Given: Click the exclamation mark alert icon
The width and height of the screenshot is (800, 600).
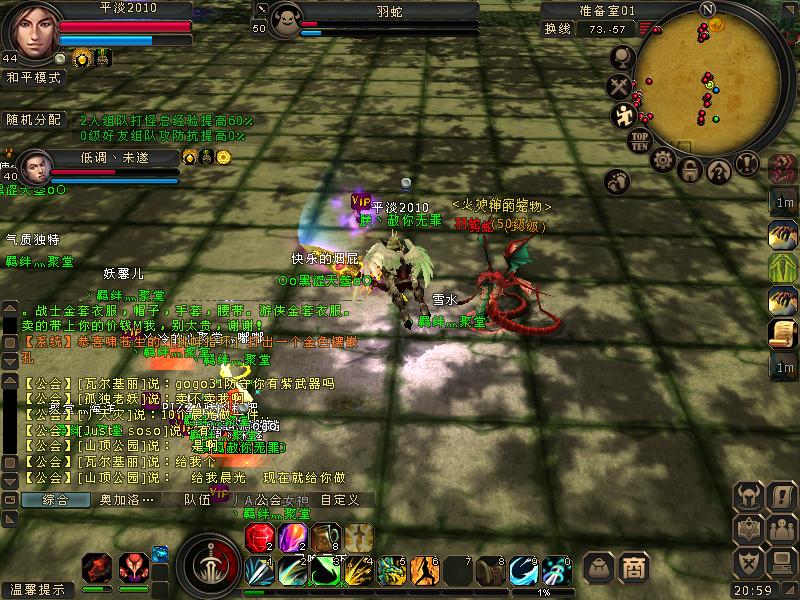Looking at the screenshot, I should tap(747, 163).
